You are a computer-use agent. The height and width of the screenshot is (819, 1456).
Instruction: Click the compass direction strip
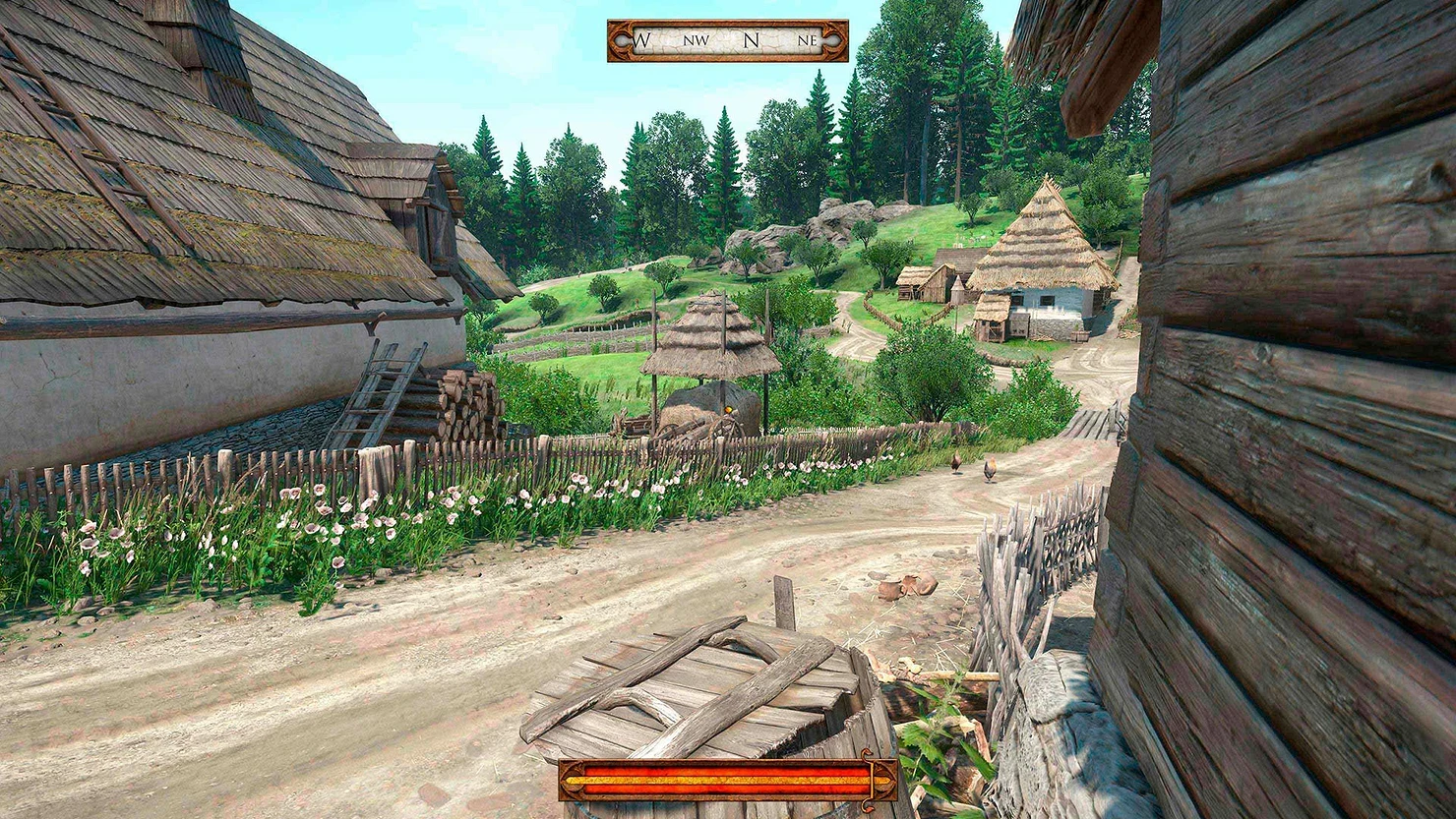point(727,41)
